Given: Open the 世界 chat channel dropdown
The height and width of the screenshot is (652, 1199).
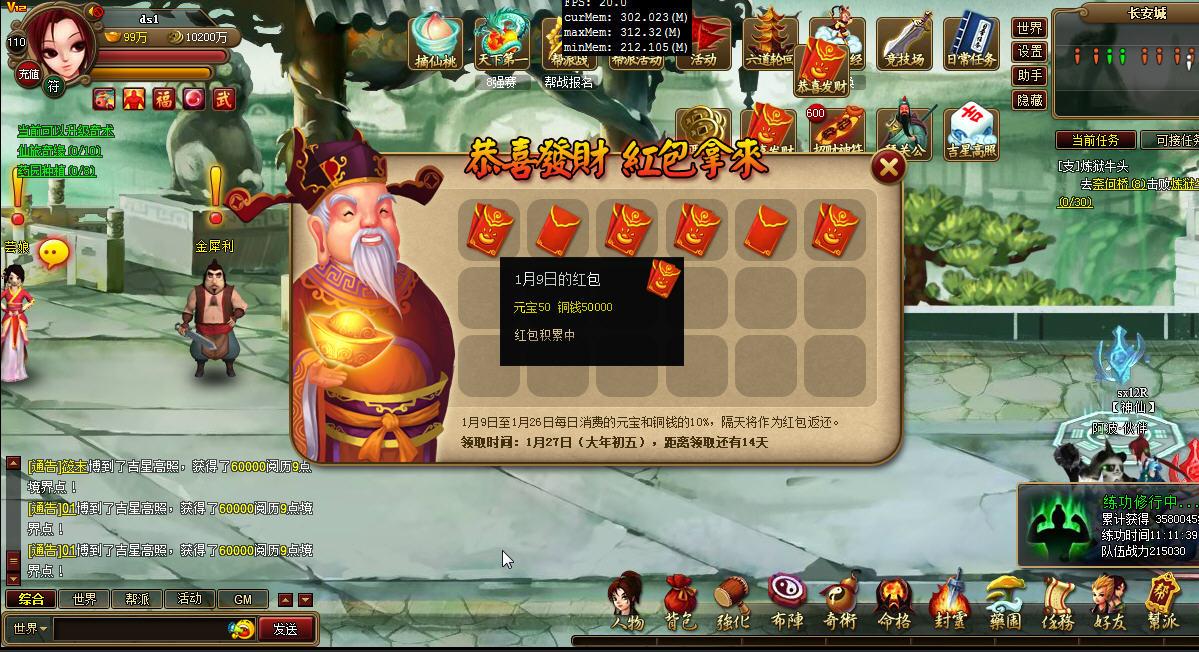Looking at the screenshot, I should 27,629.
